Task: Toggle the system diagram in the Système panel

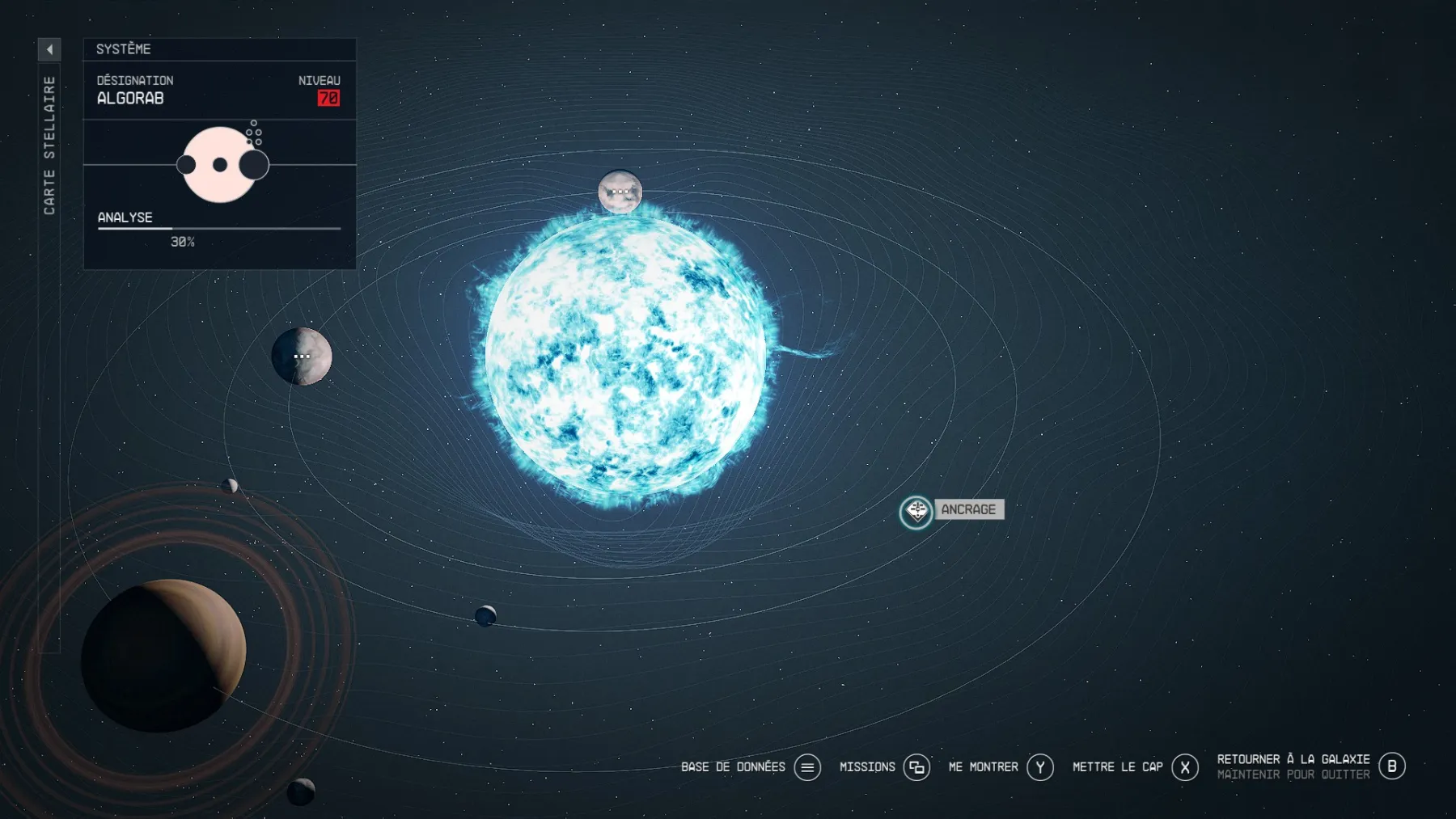Action: point(218,164)
